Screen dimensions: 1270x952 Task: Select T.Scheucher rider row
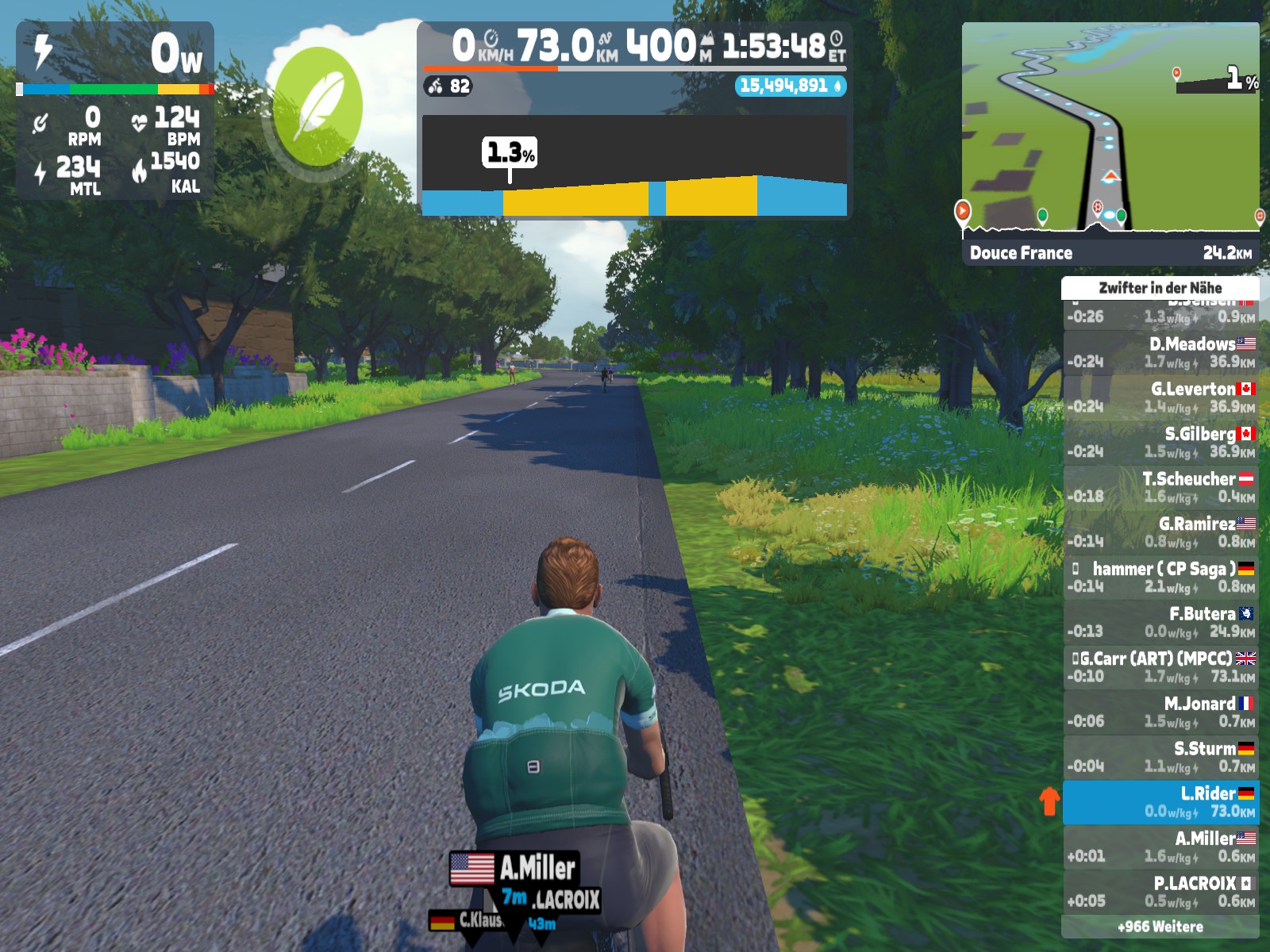click(x=1160, y=487)
